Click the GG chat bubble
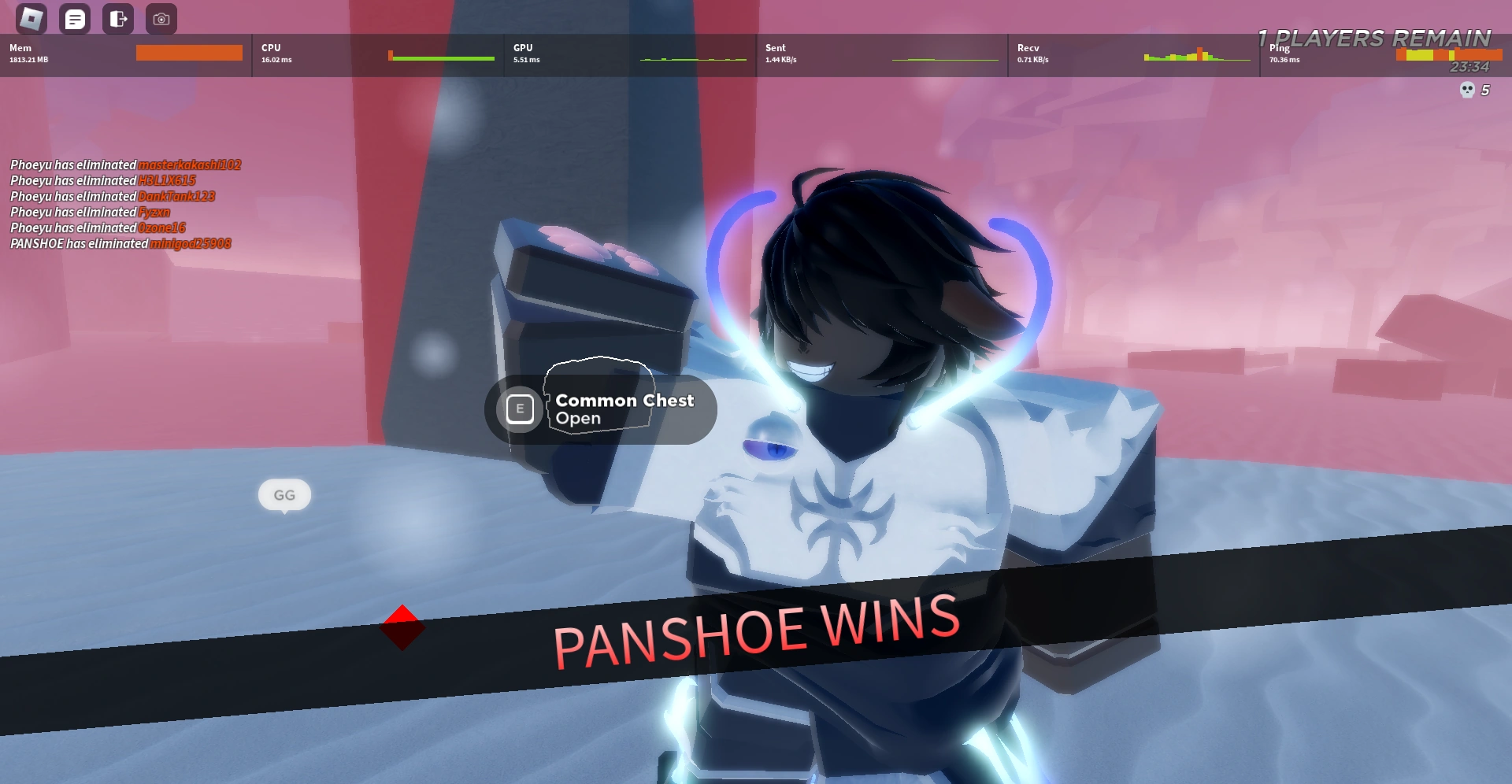Image resolution: width=1512 pixels, height=784 pixels. (284, 494)
